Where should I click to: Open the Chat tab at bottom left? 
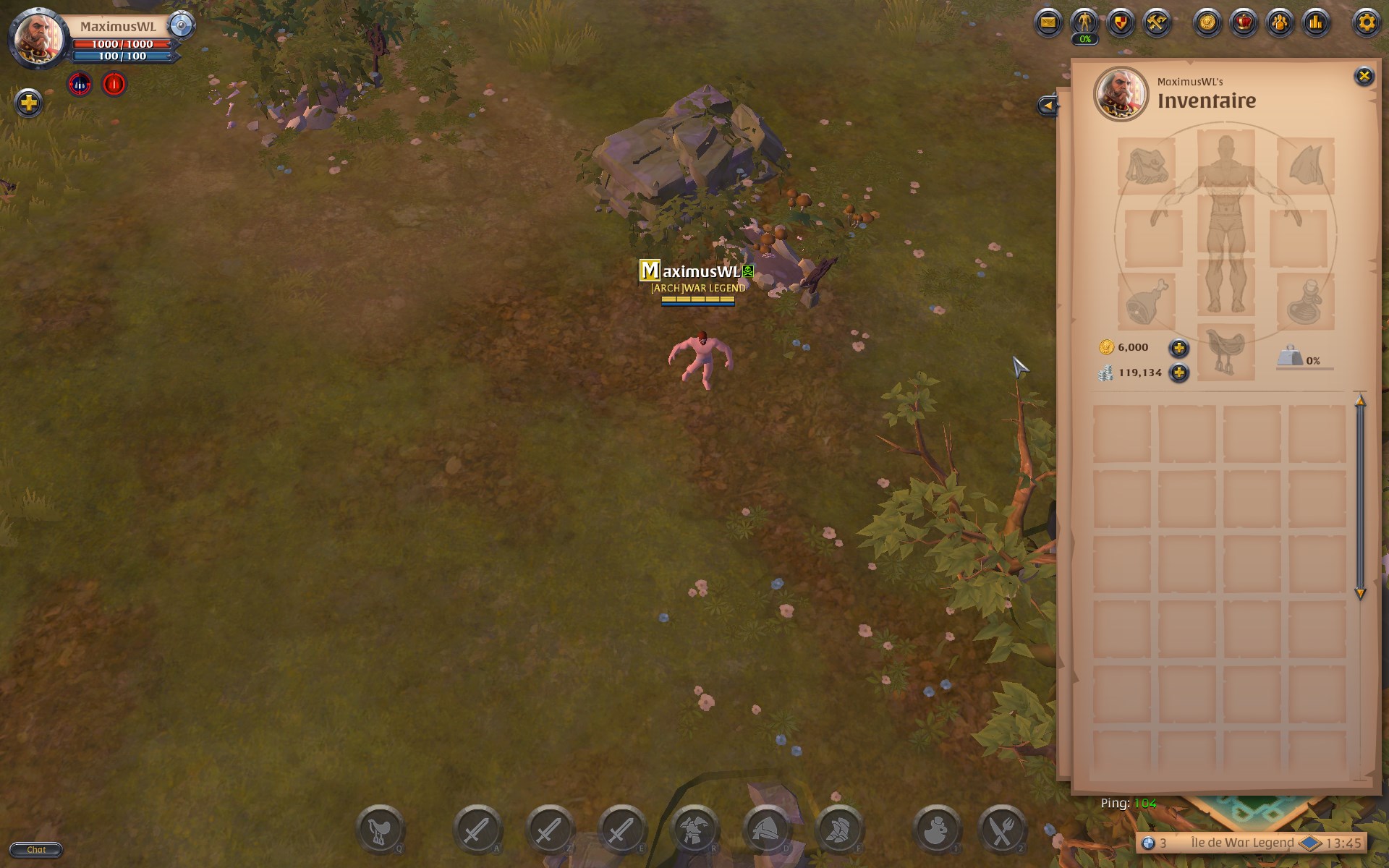tap(37, 850)
